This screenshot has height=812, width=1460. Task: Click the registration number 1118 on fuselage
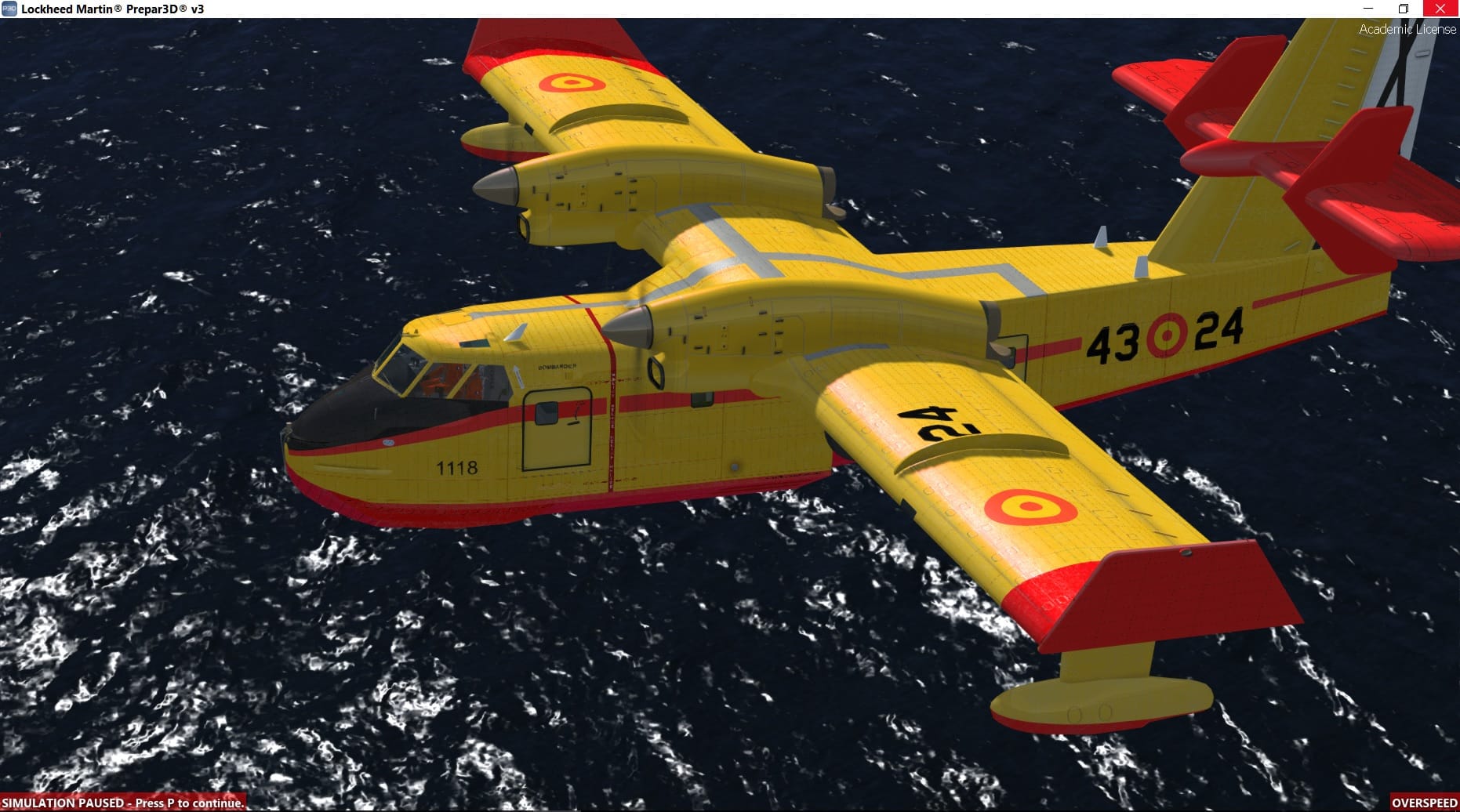(x=457, y=466)
